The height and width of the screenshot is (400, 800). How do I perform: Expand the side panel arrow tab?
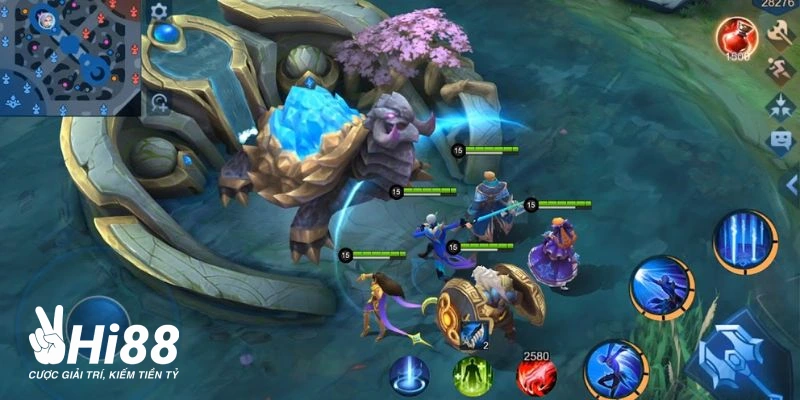[793, 187]
